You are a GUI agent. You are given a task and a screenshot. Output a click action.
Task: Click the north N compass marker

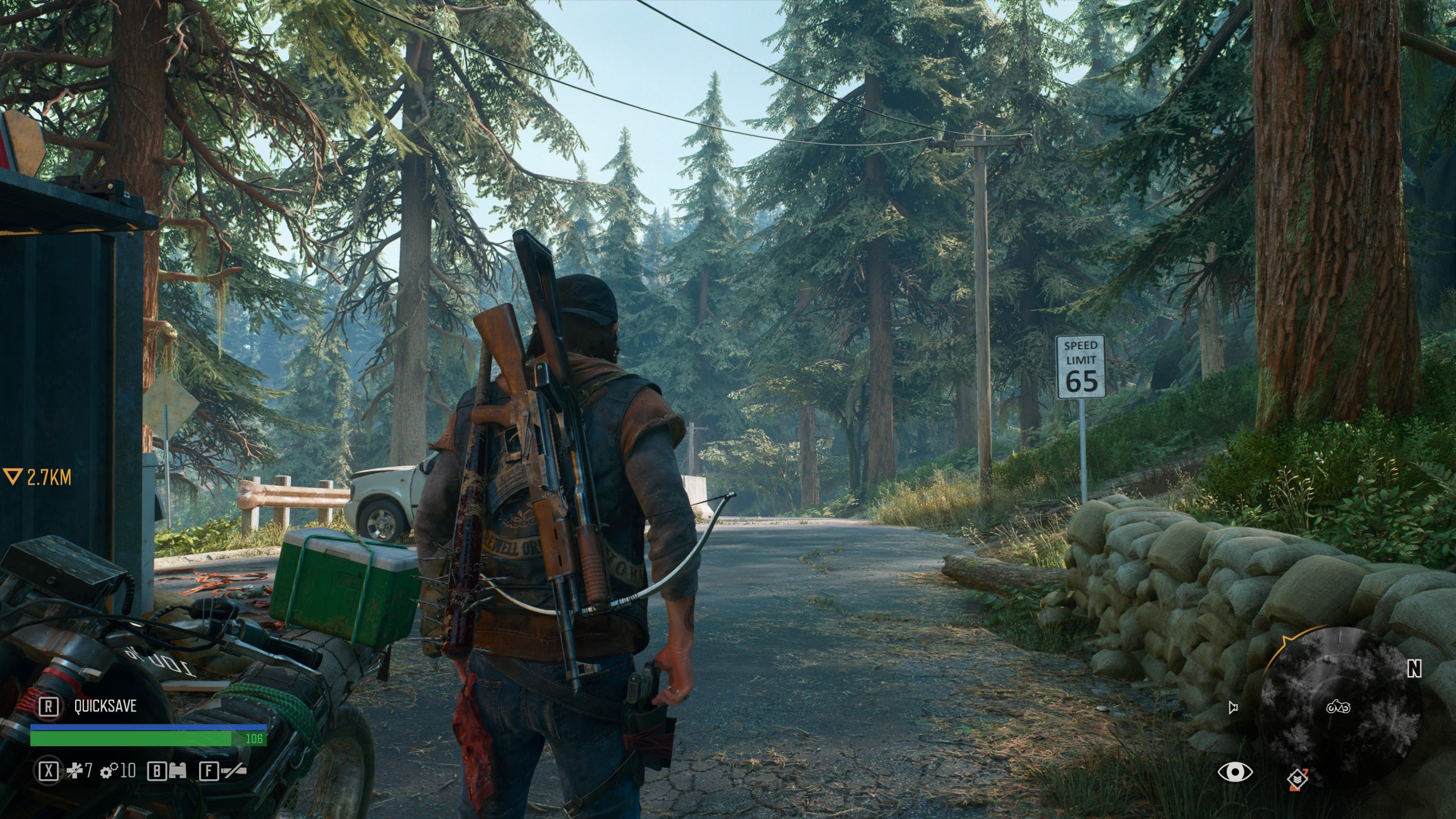1414,669
